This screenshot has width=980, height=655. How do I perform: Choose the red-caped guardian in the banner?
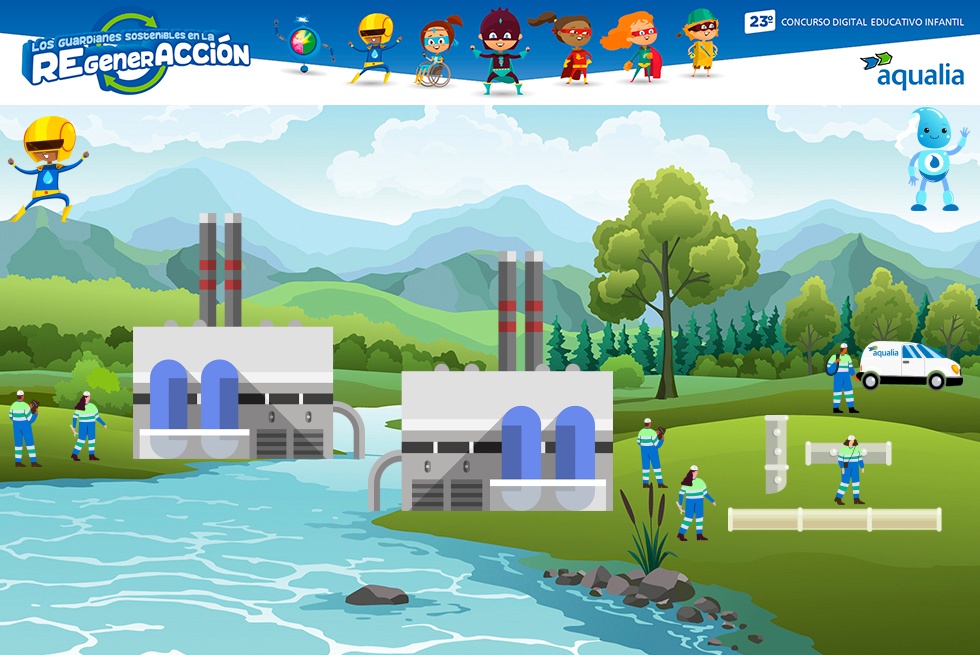[572, 50]
